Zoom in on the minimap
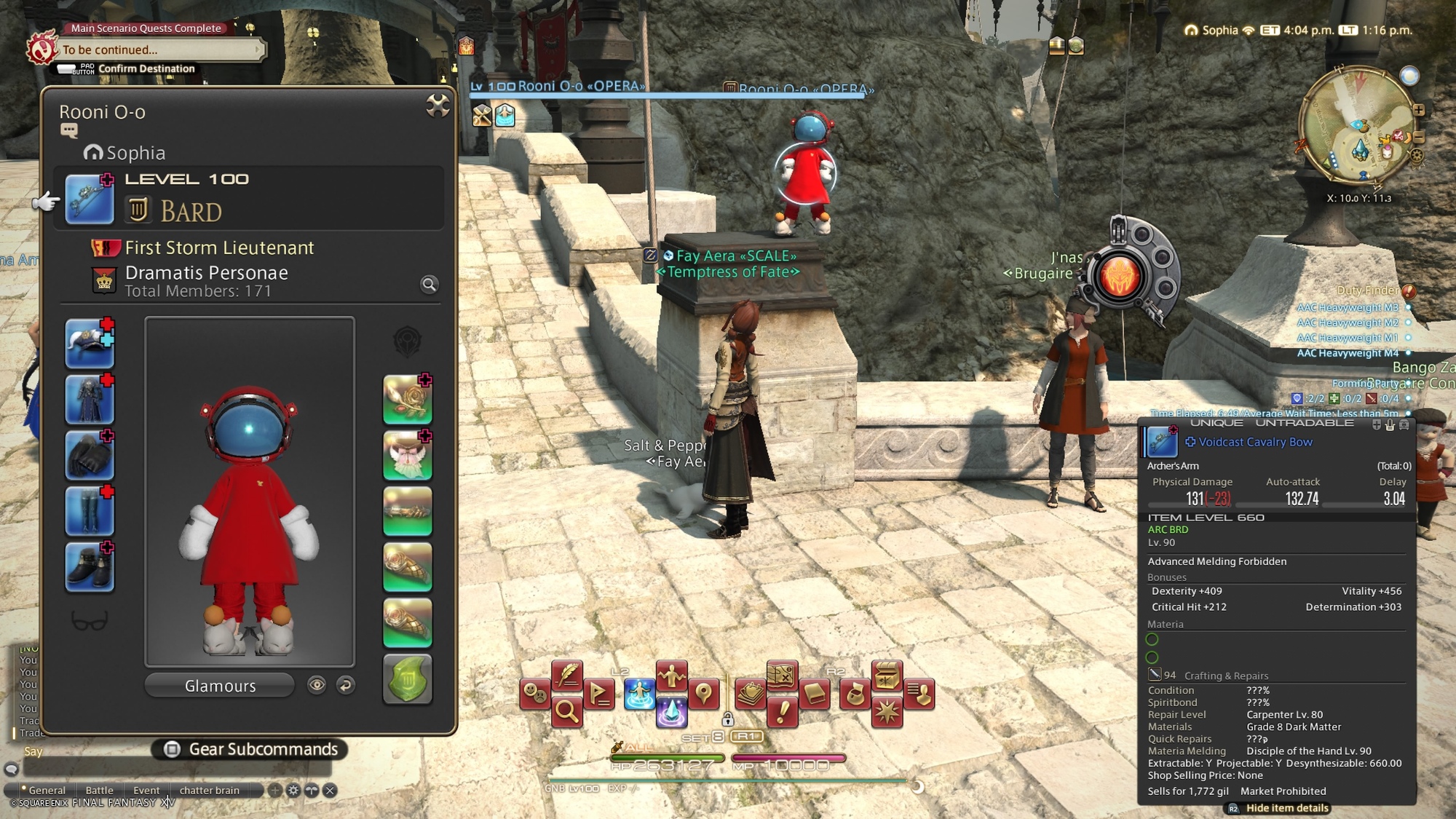Screen dimensions: 1456x819 point(1419,111)
